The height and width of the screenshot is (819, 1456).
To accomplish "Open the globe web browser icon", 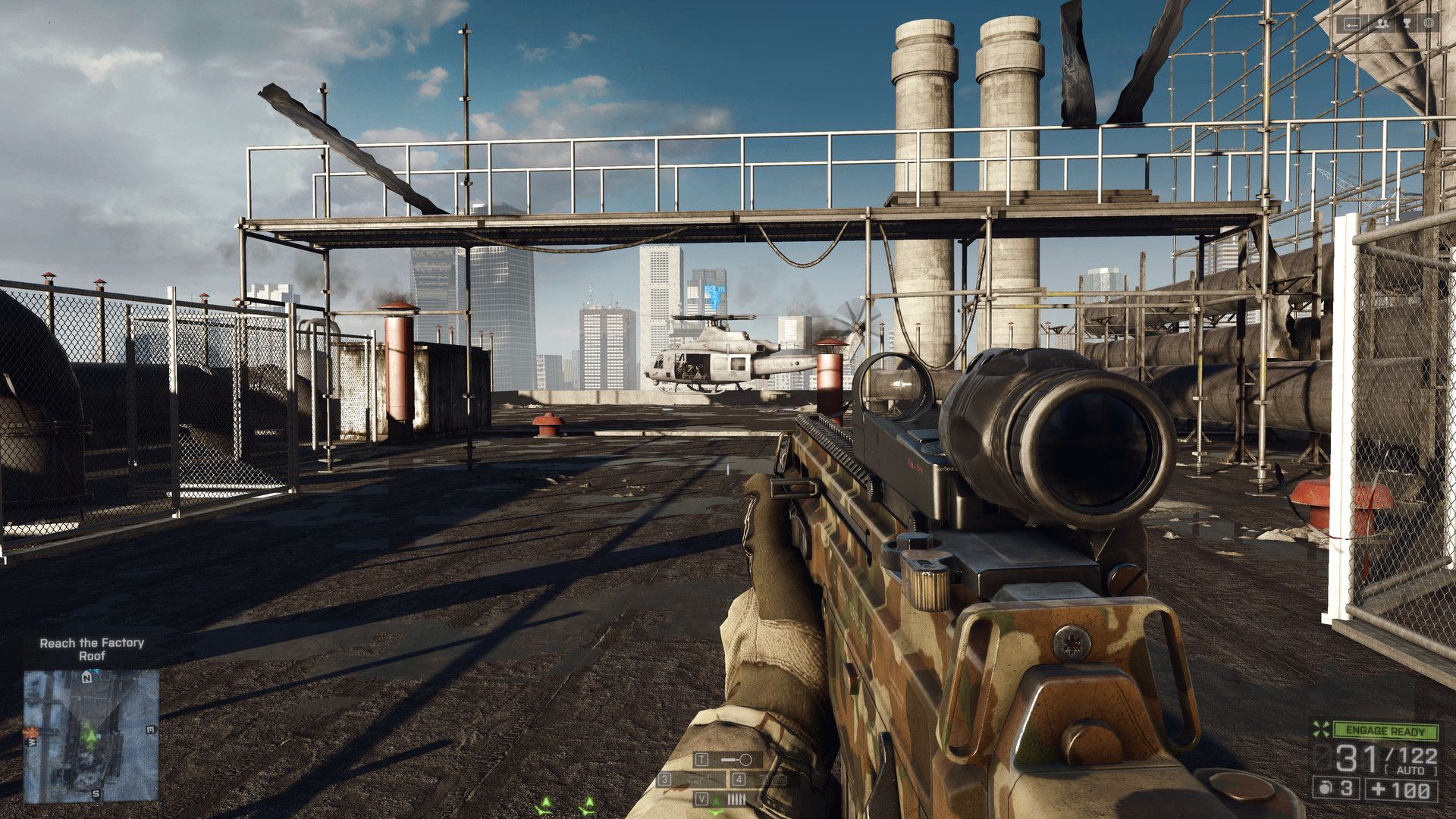I will click(1429, 24).
